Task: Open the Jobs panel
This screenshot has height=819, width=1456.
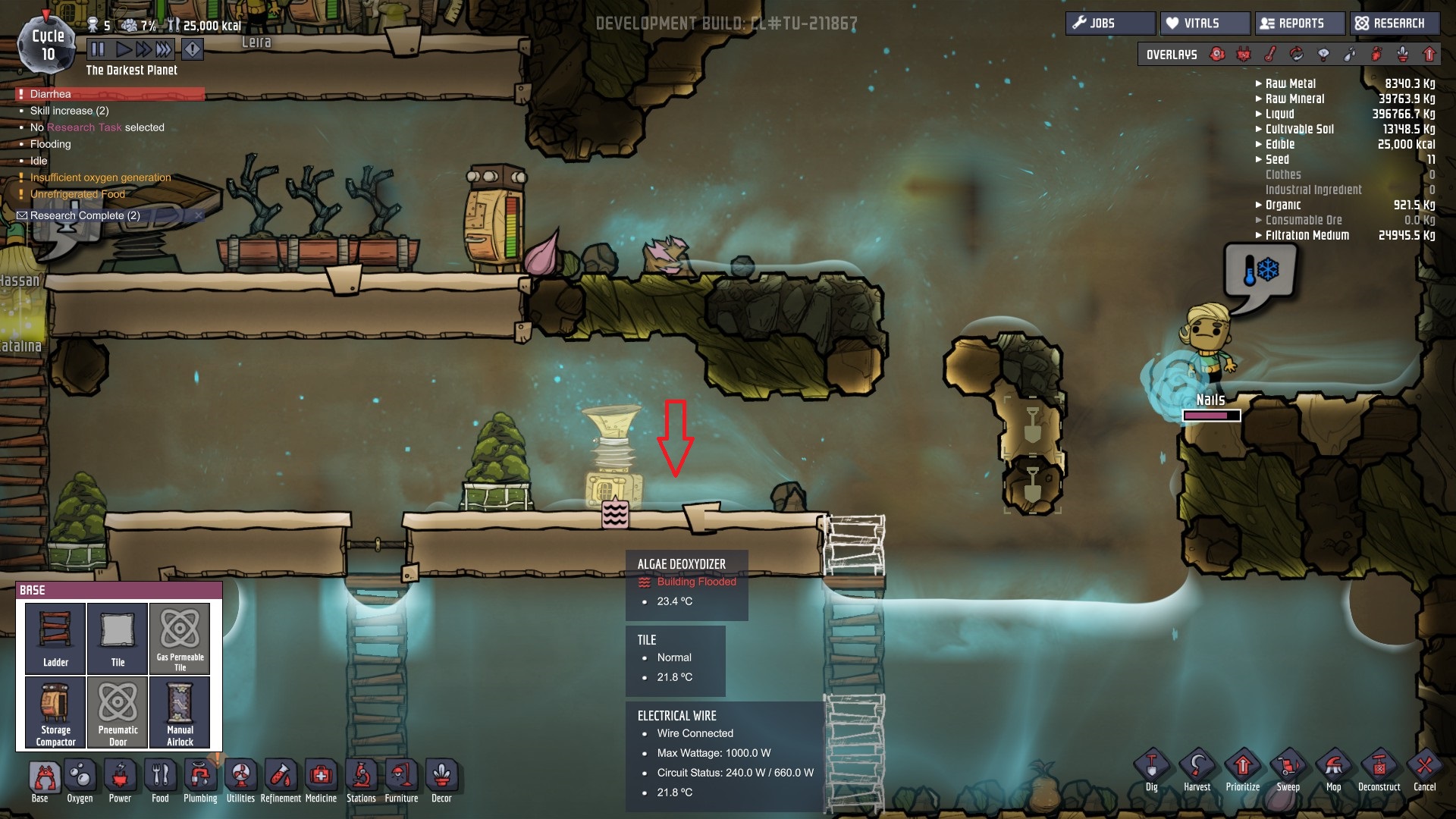Action: (1109, 24)
